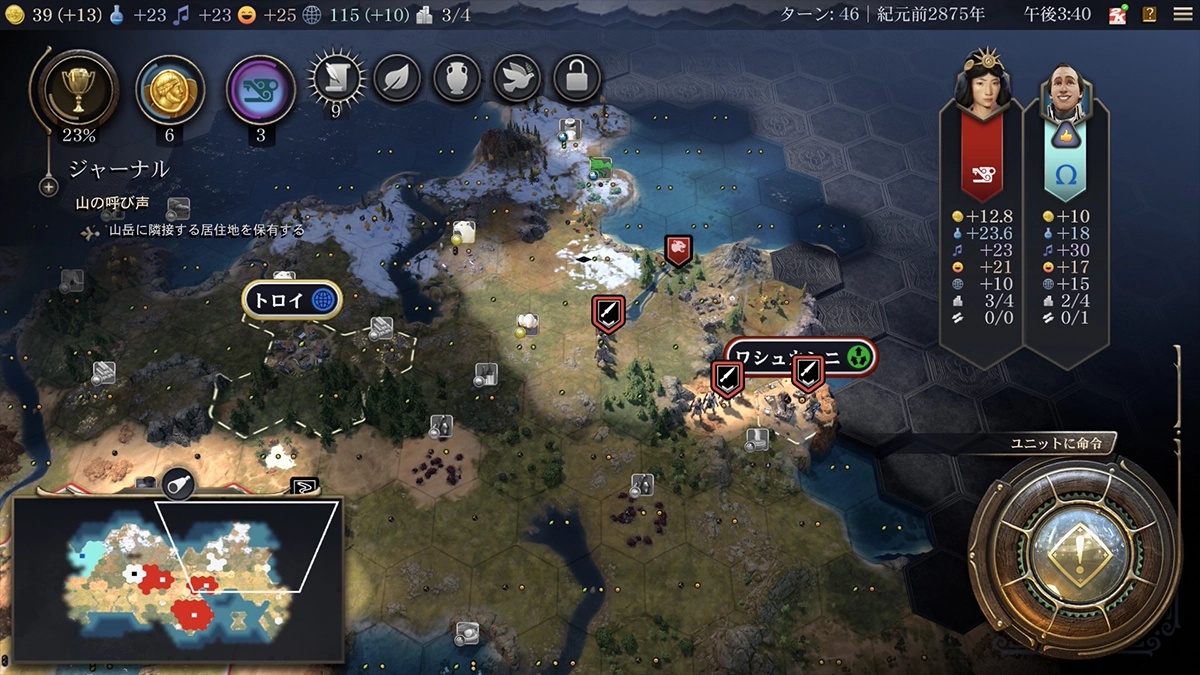Open the hamburger main menu
Screen dimensions: 1200x675
(1180, 14)
